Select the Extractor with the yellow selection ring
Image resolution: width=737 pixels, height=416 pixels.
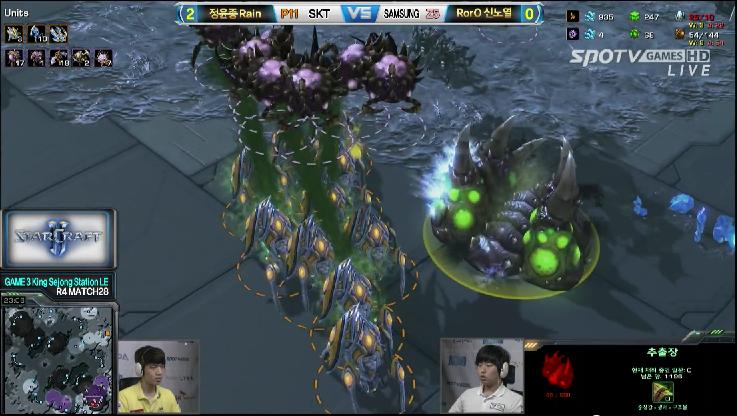(510, 215)
